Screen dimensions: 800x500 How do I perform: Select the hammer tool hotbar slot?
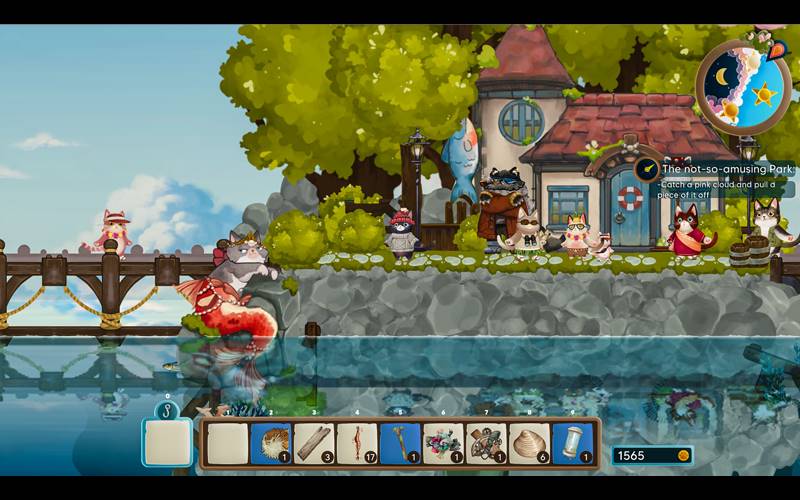coord(400,443)
